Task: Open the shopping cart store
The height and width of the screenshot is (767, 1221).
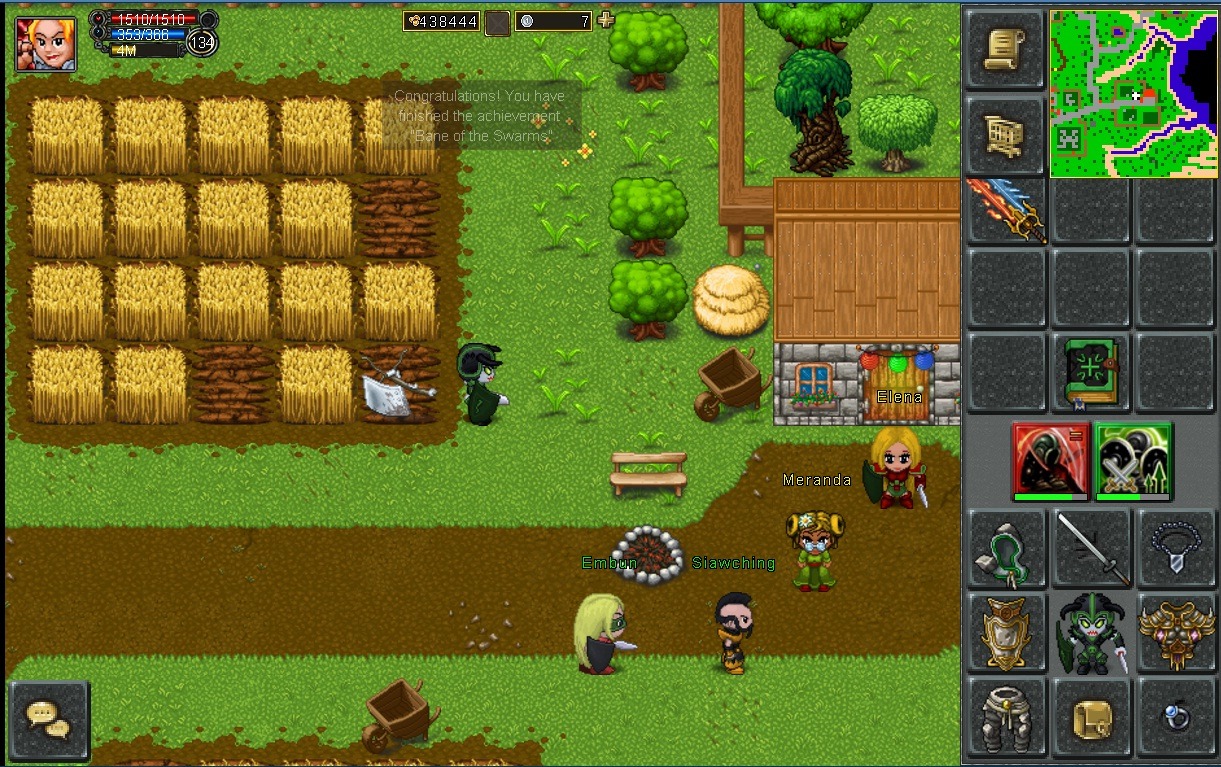Action: click(1005, 135)
